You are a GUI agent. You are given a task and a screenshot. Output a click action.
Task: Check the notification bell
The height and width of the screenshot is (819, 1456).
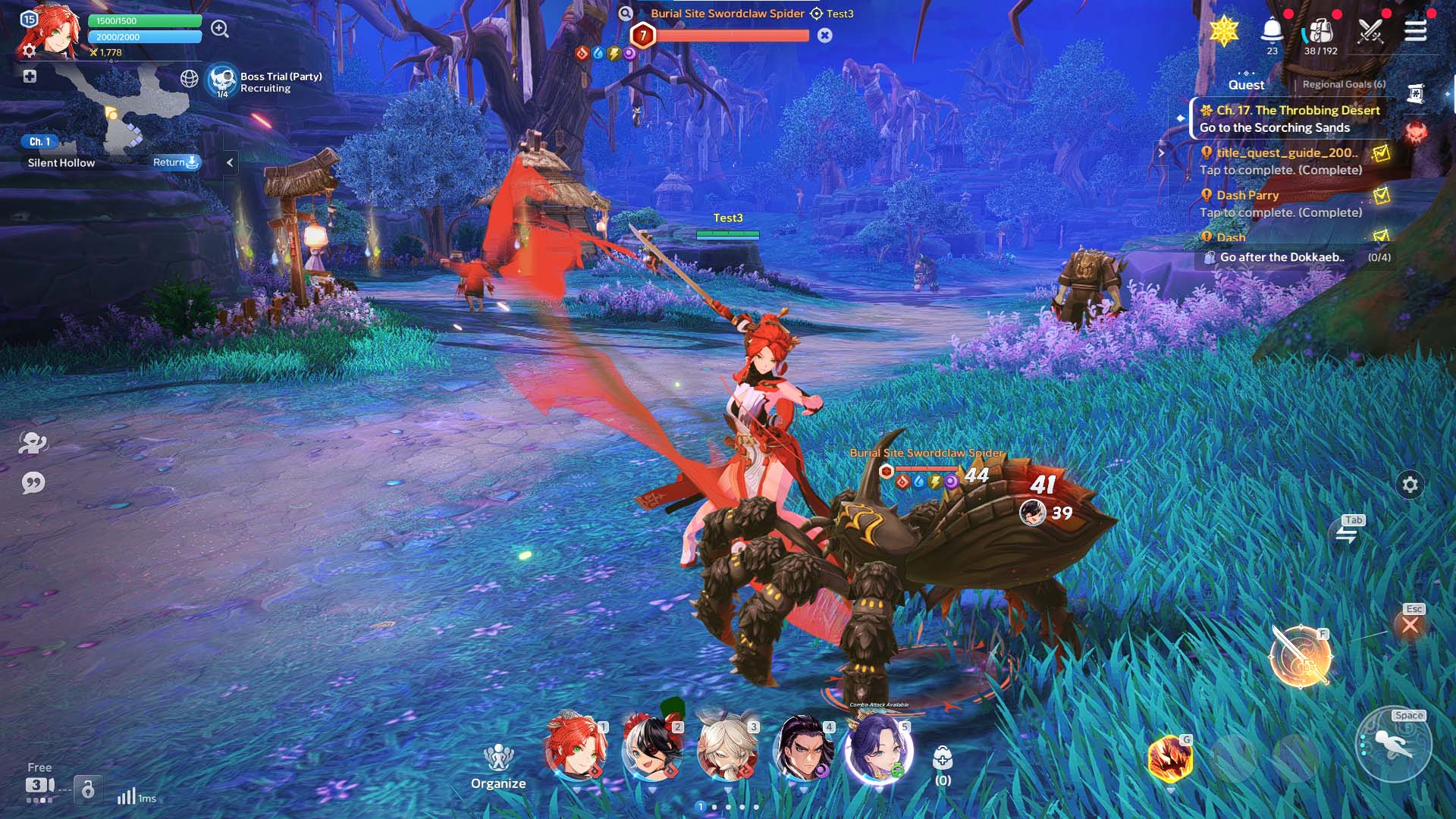click(1272, 31)
